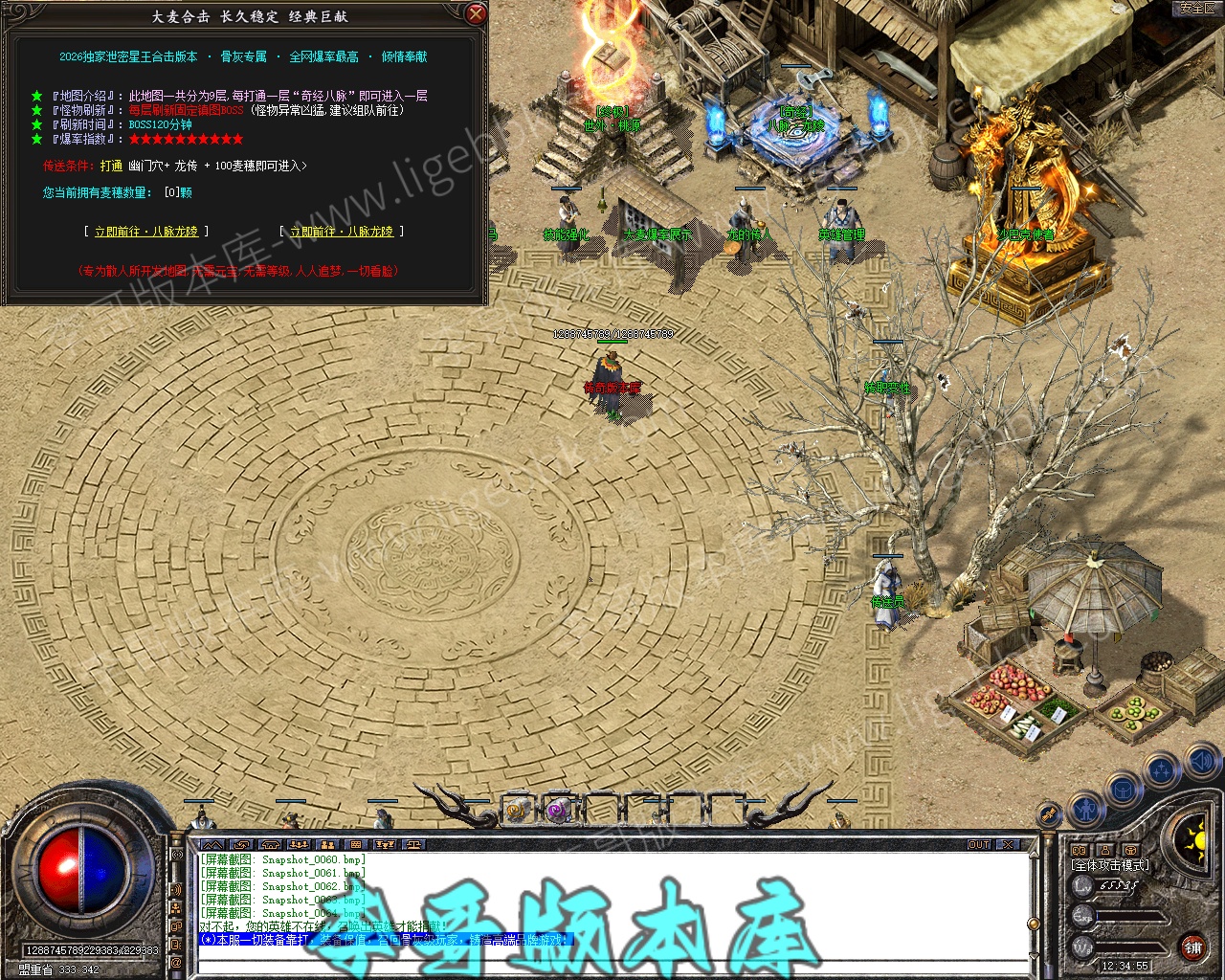
Task: Focus the chat text input line
Action: (612, 965)
